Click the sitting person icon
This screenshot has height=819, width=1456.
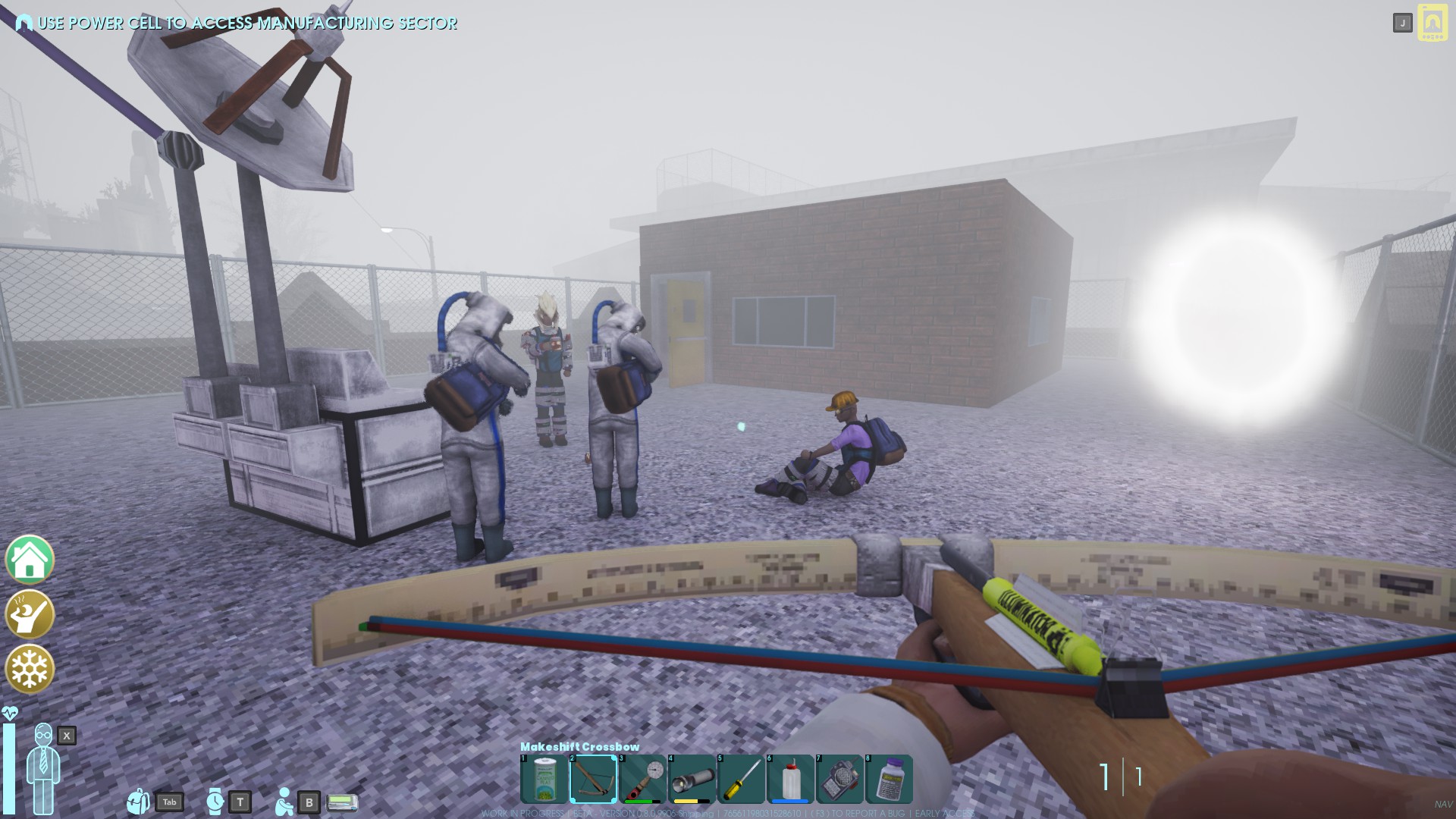(x=284, y=802)
